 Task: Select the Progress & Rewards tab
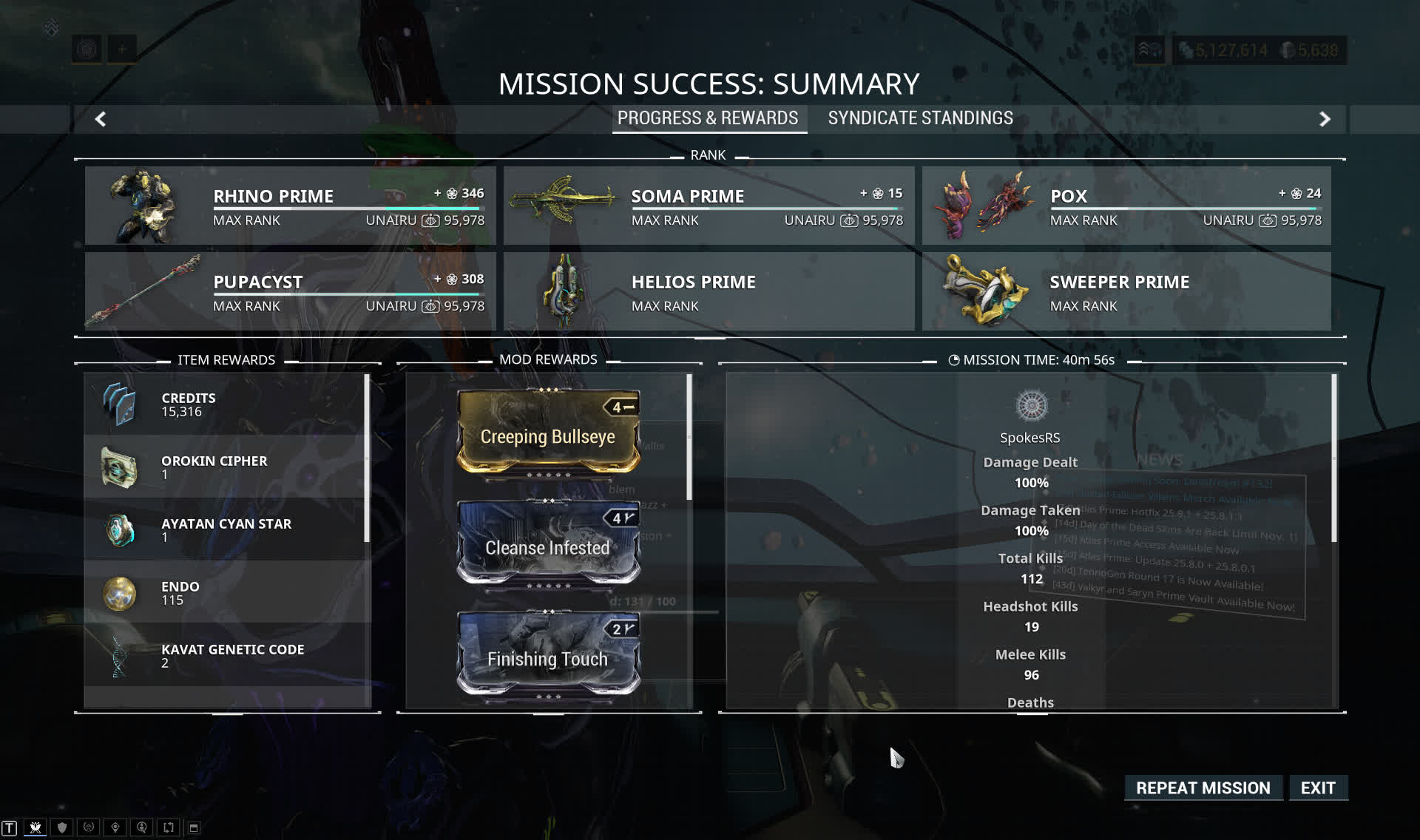point(708,118)
